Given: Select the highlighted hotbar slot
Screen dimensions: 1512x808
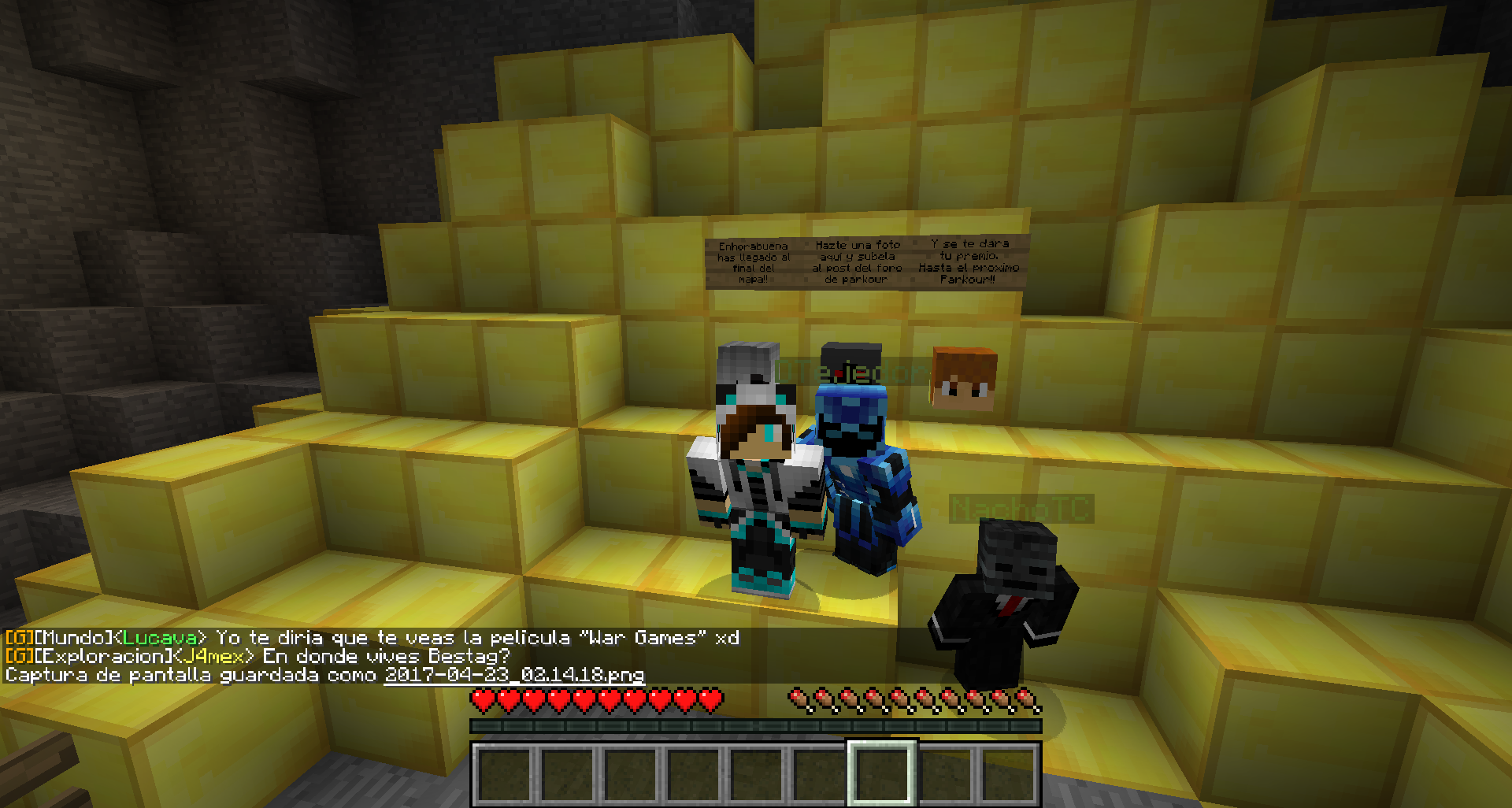Looking at the screenshot, I should 882,773.
